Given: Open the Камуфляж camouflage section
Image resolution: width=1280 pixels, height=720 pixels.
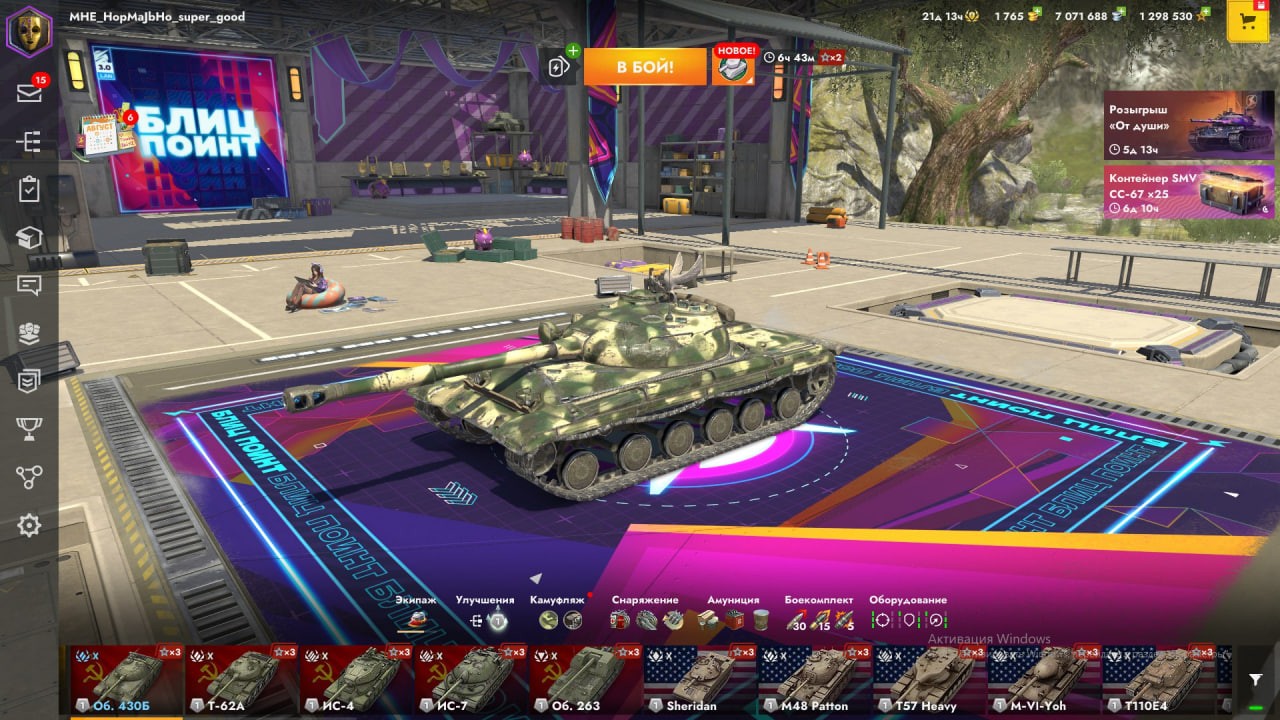Looking at the screenshot, I should (x=559, y=619).
